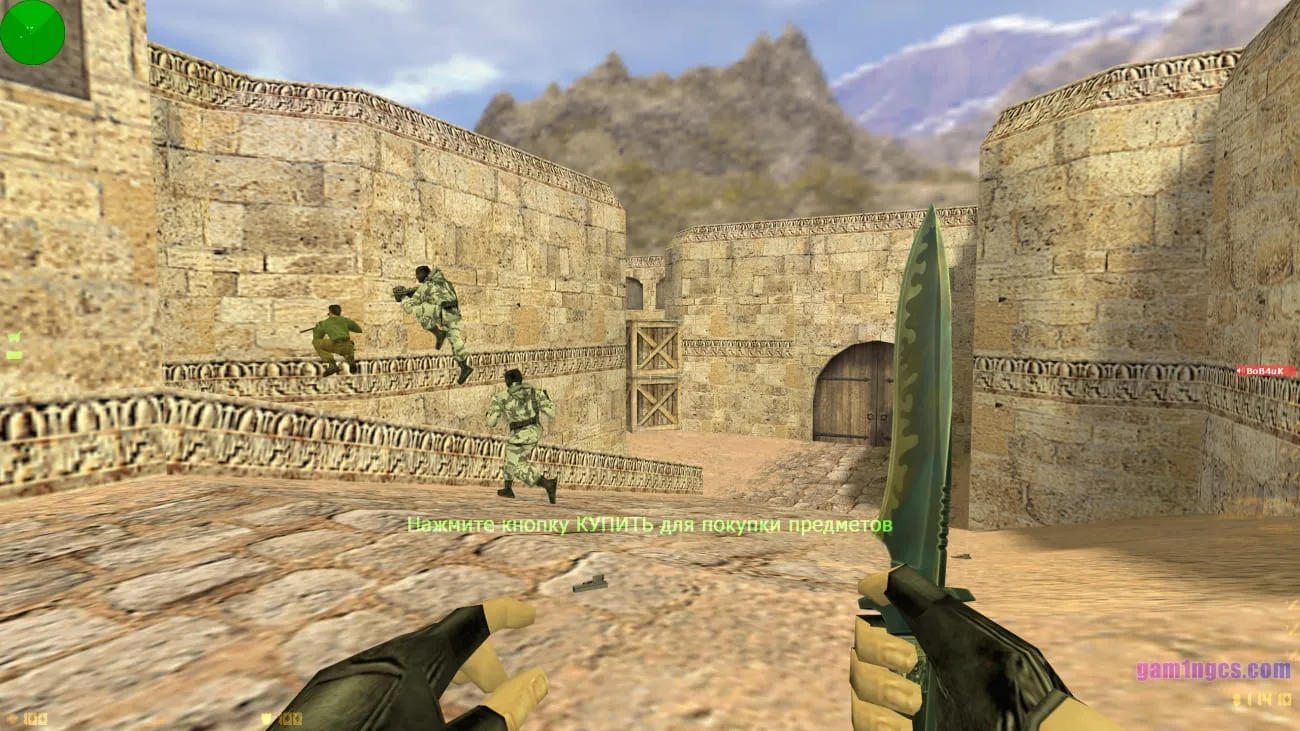
Task: Click the green circular radar
Action: coord(32,32)
